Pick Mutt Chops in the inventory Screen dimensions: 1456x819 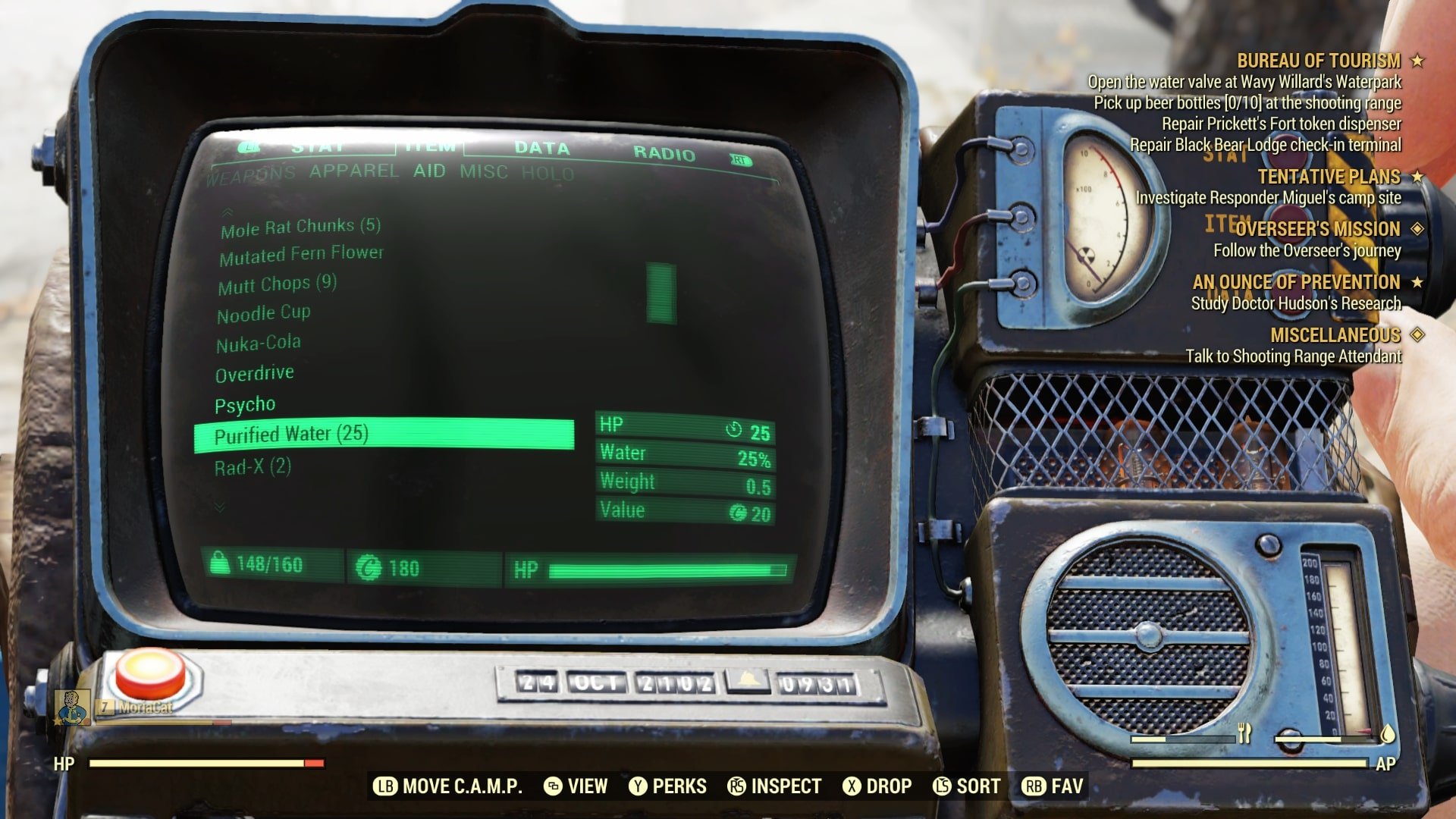click(x=277, y=284)
